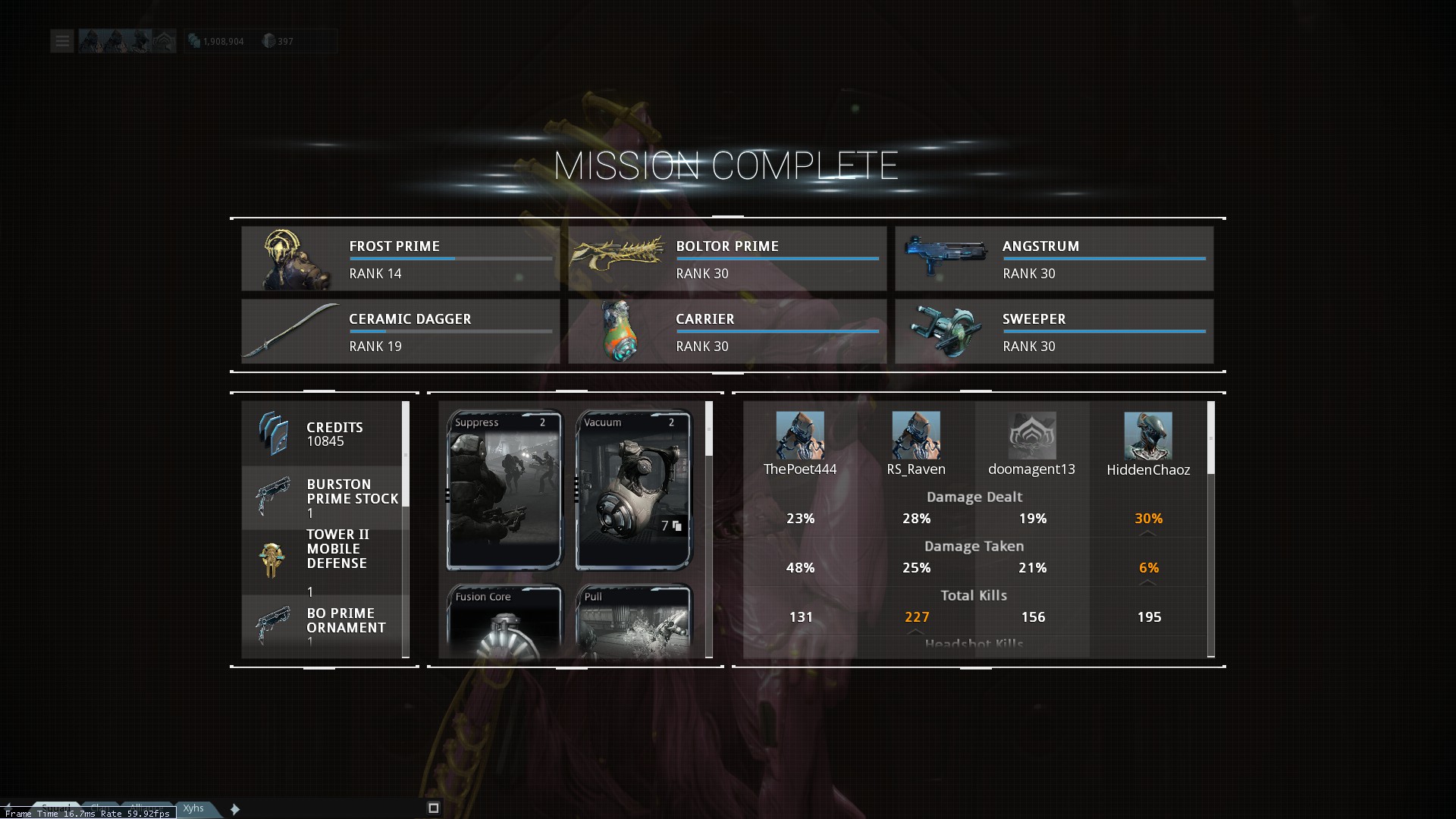Select doomagent13's player avatar
1456x819 pixels.
point(1032,435)
